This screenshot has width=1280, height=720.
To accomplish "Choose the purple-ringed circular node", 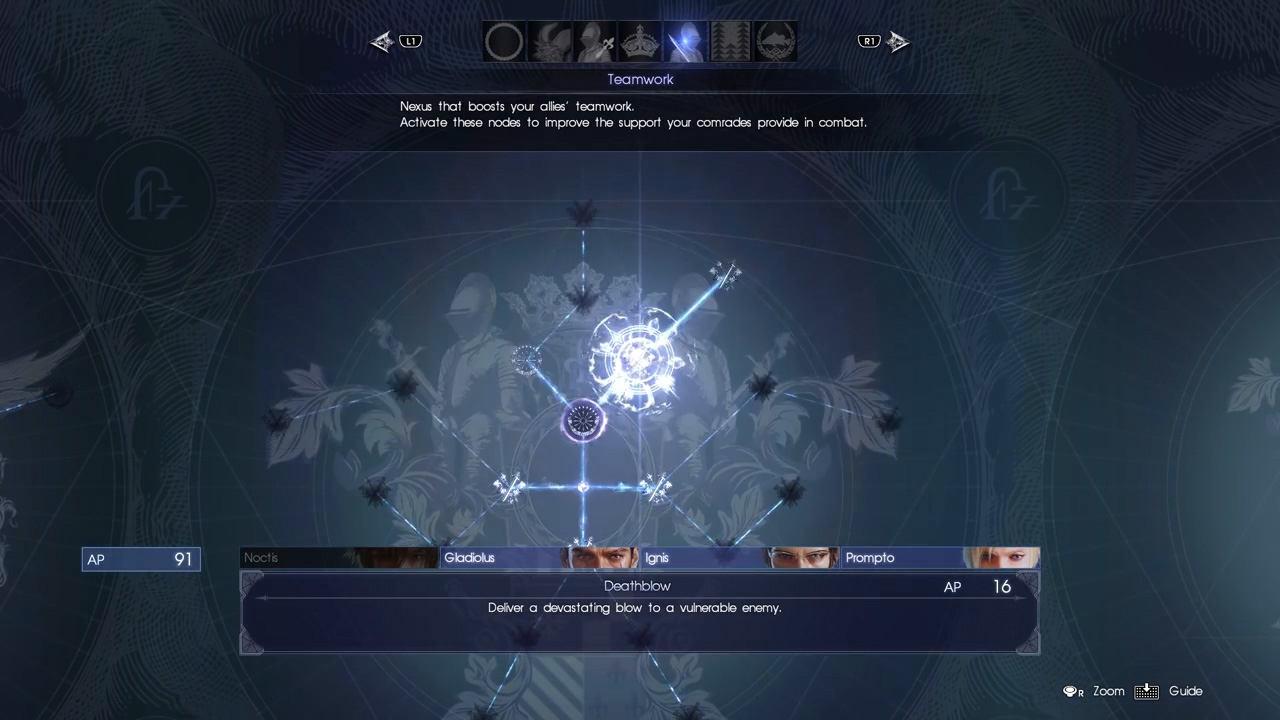I will tap(583, 421).
